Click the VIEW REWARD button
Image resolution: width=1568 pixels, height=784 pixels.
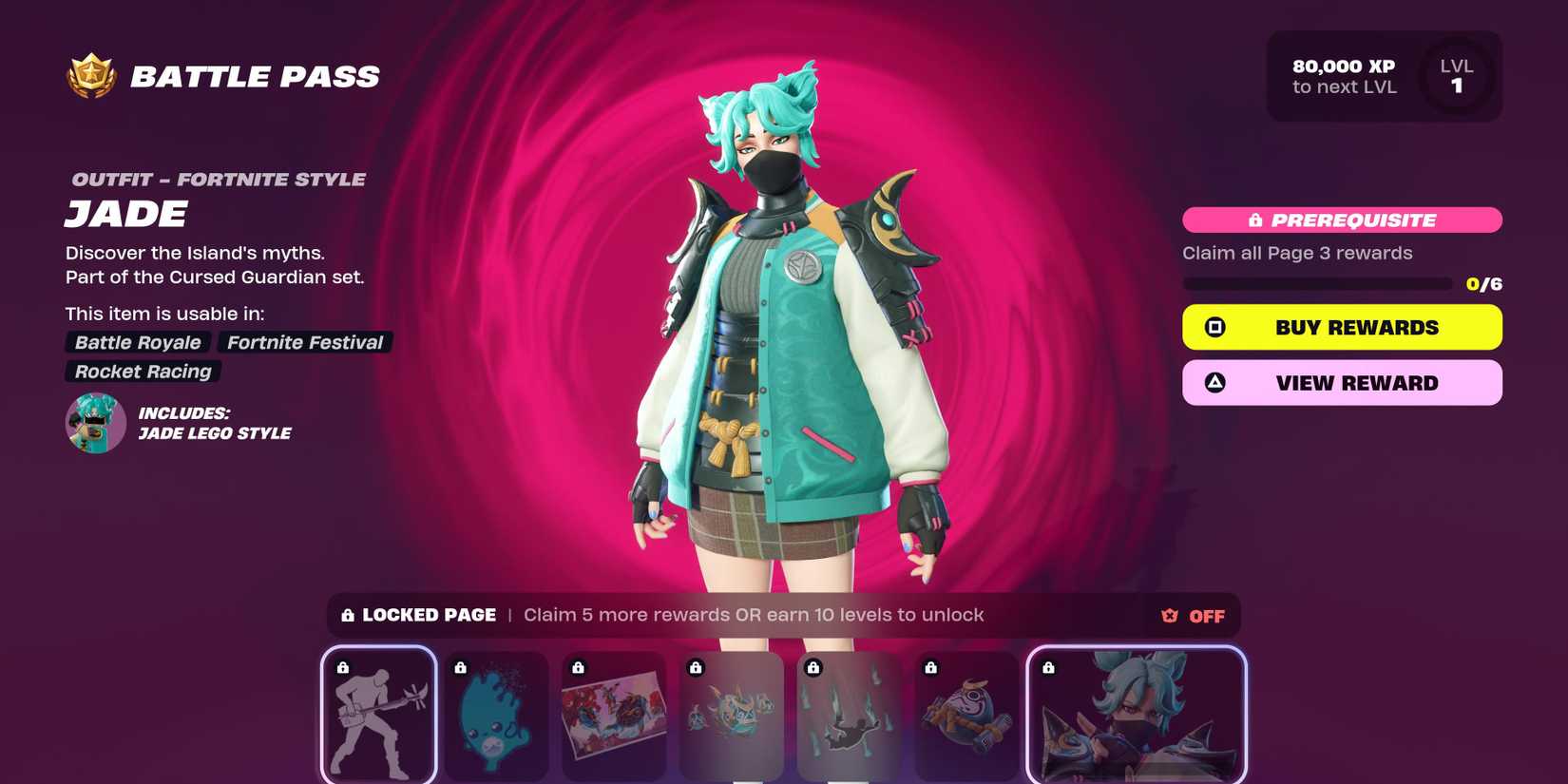click(1341, 382)
